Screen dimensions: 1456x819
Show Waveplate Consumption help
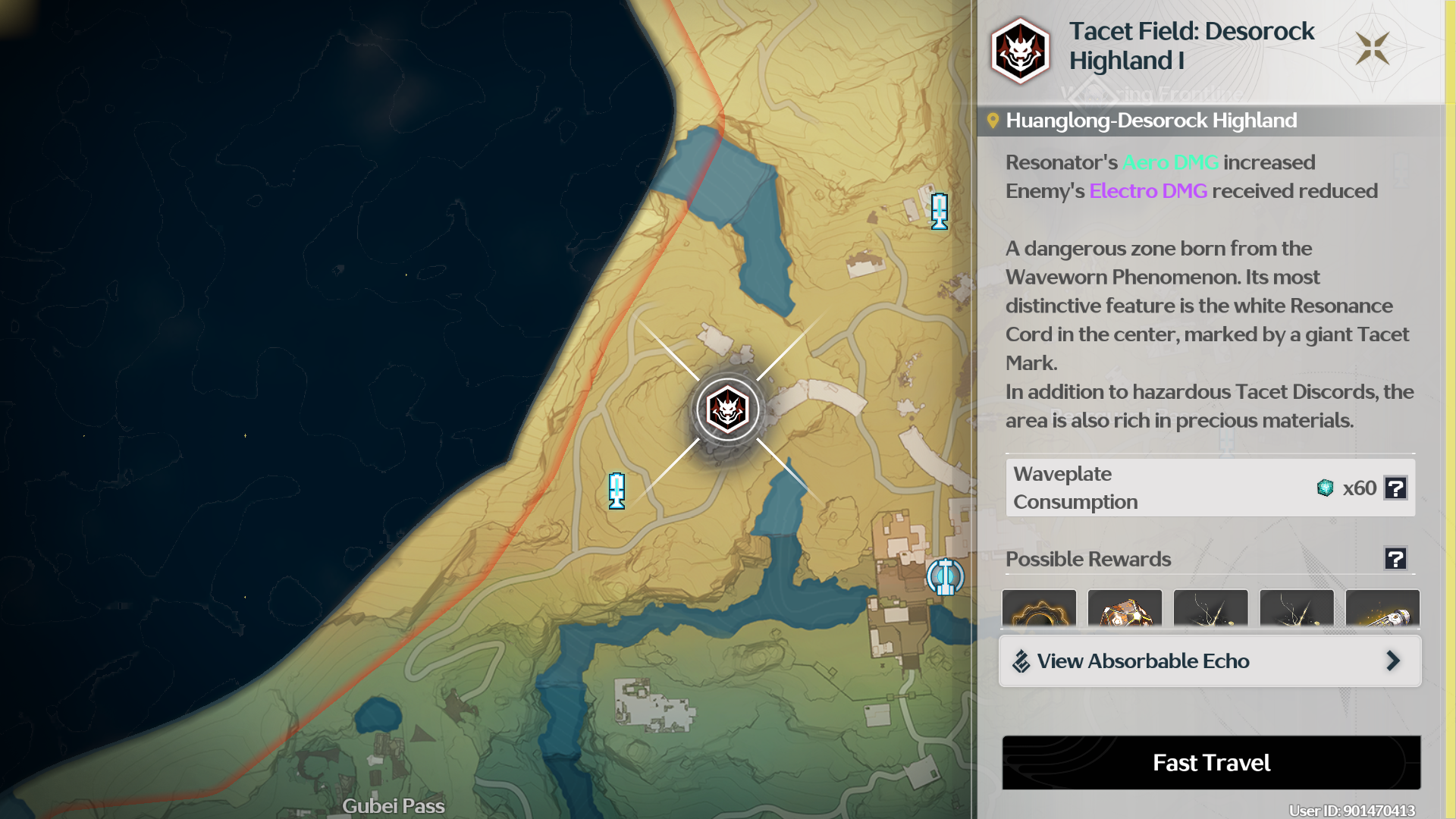(x=1395, y=488)
